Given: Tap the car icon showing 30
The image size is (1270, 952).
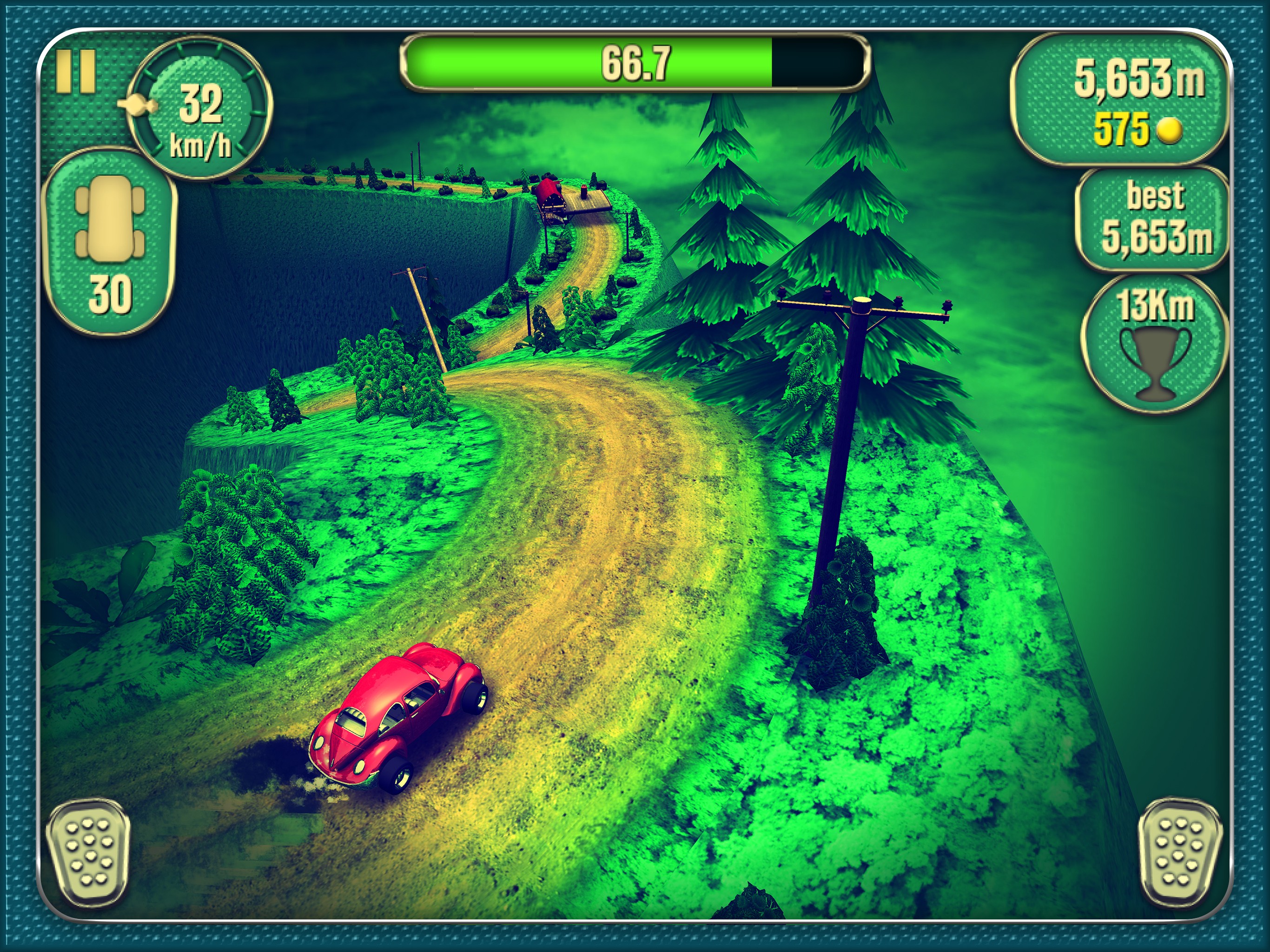Looking at the screenshot, I should pyautogui.click(x=110, y=241).
